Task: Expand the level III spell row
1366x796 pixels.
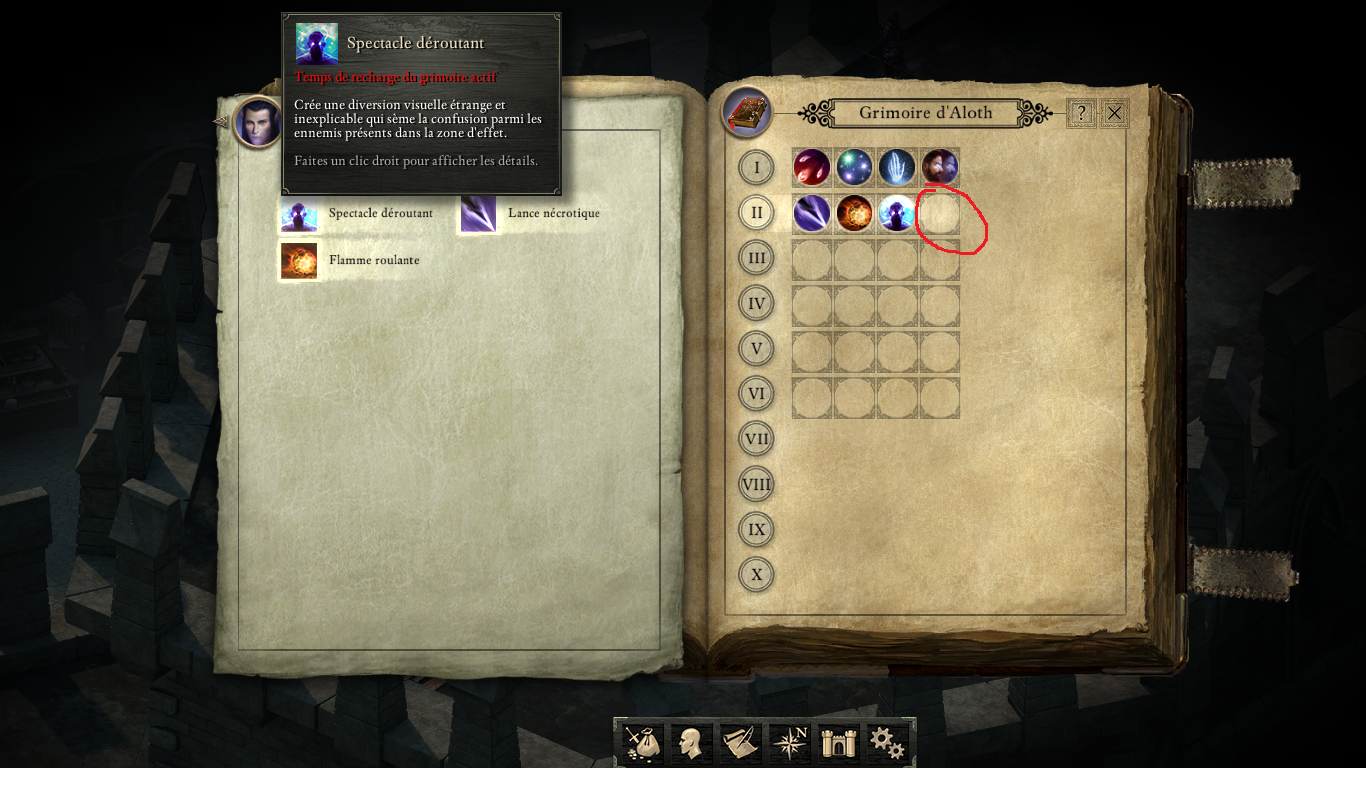Action: click(x=756, y=257)
